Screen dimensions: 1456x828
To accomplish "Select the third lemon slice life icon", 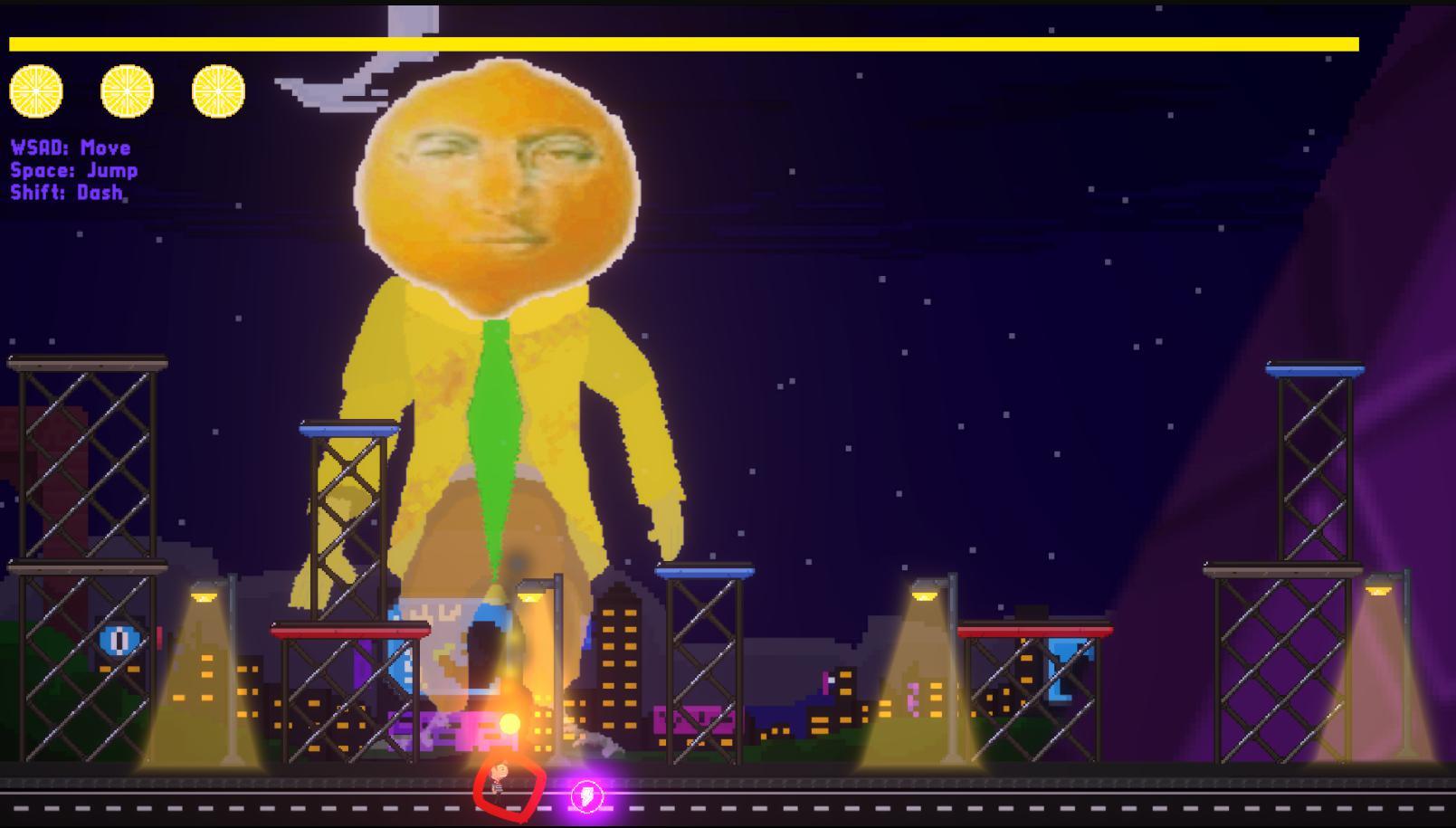I will tap(218, 92).
